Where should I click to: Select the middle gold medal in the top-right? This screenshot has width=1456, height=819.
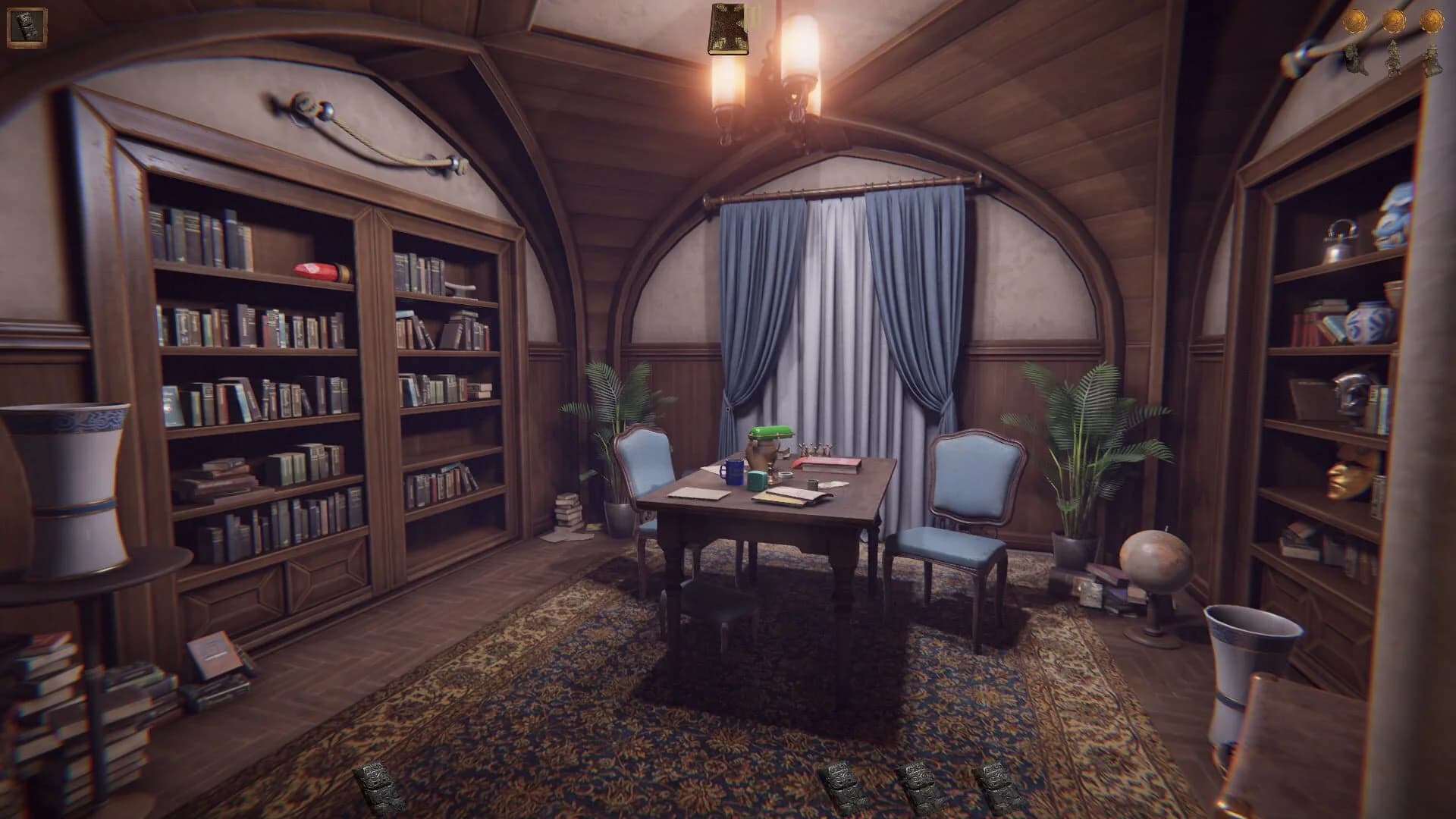tap(1394, 21)
